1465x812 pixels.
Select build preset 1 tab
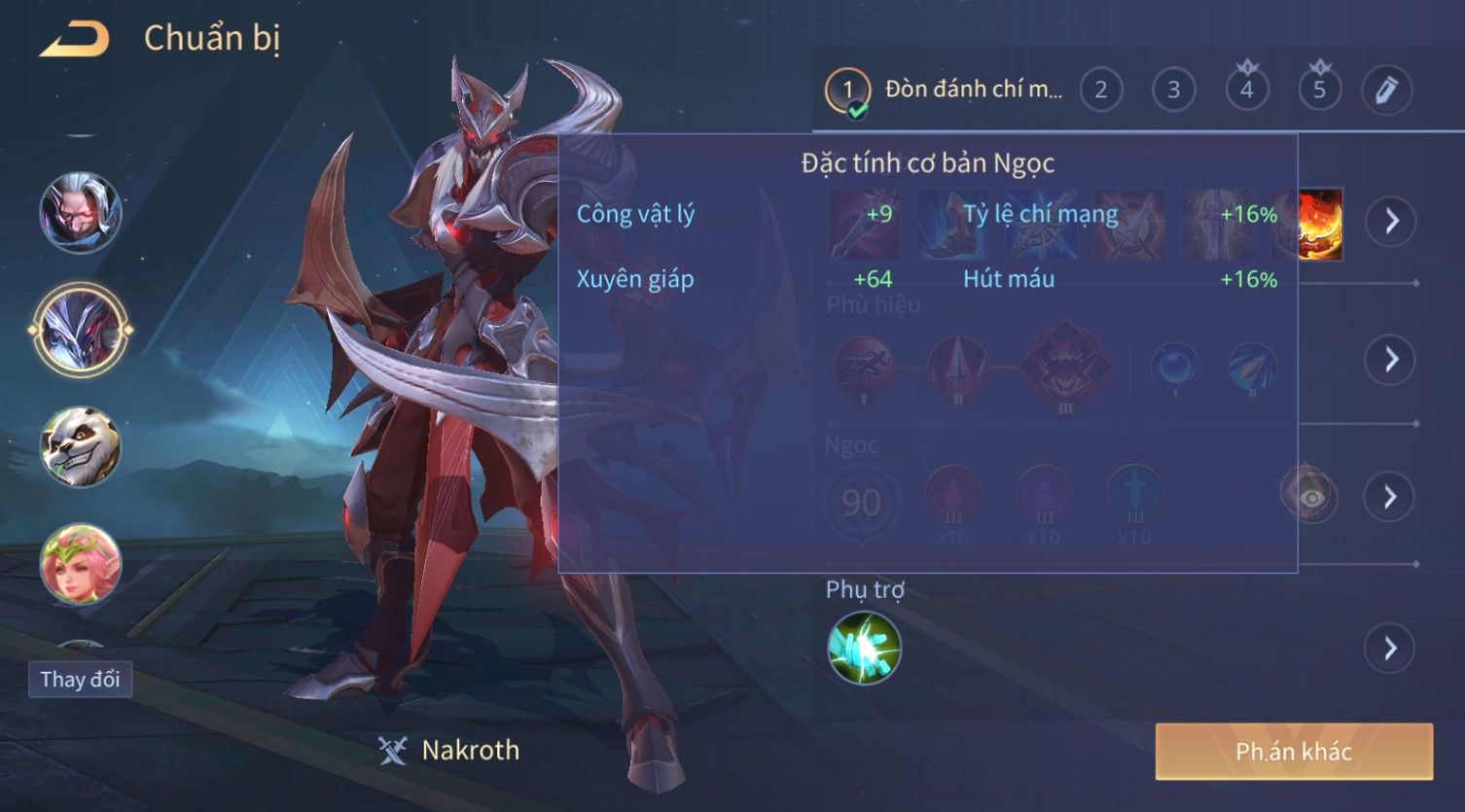click(x=847, y=90)
